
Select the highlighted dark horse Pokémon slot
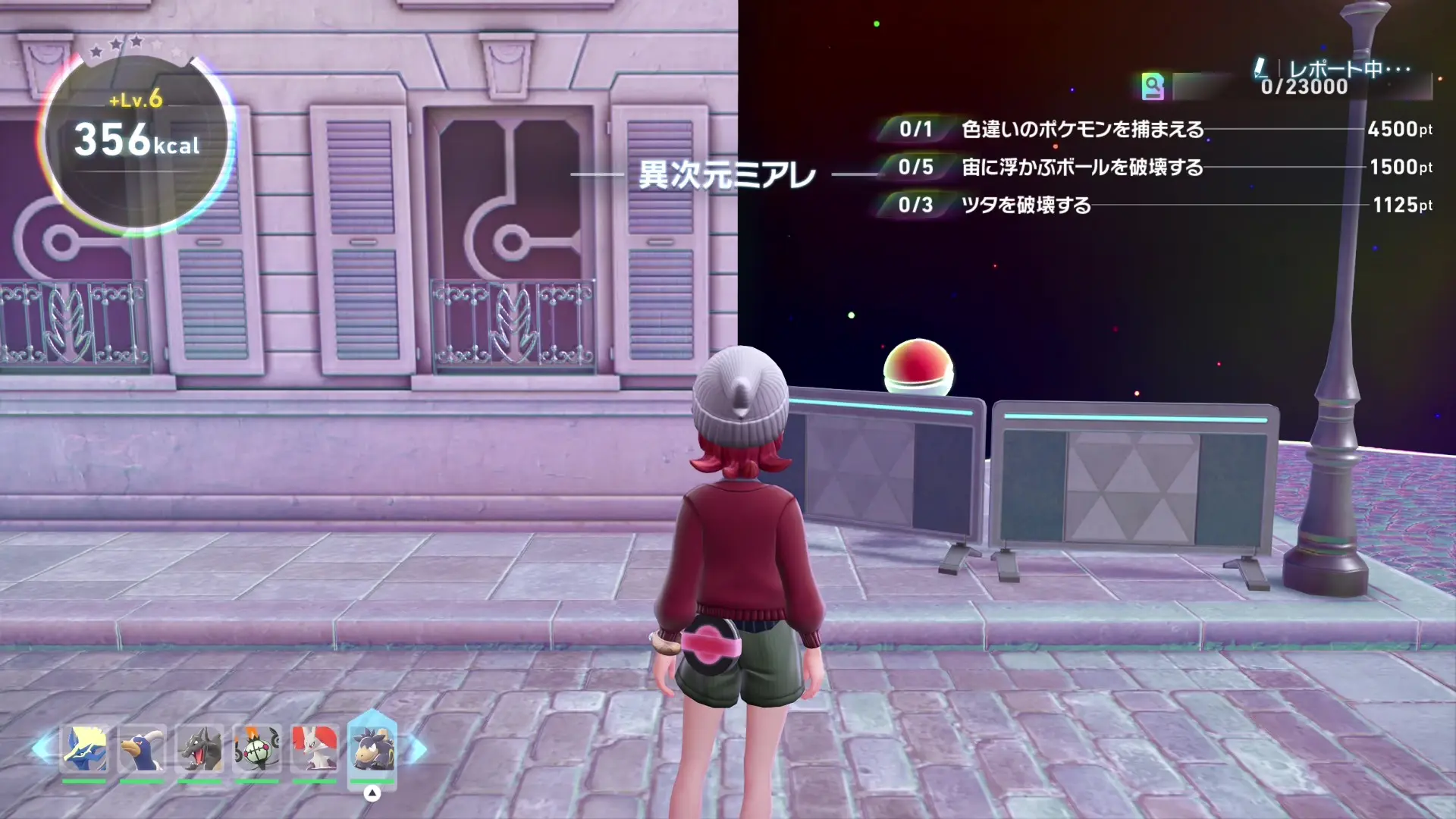(x=372, y=748)
